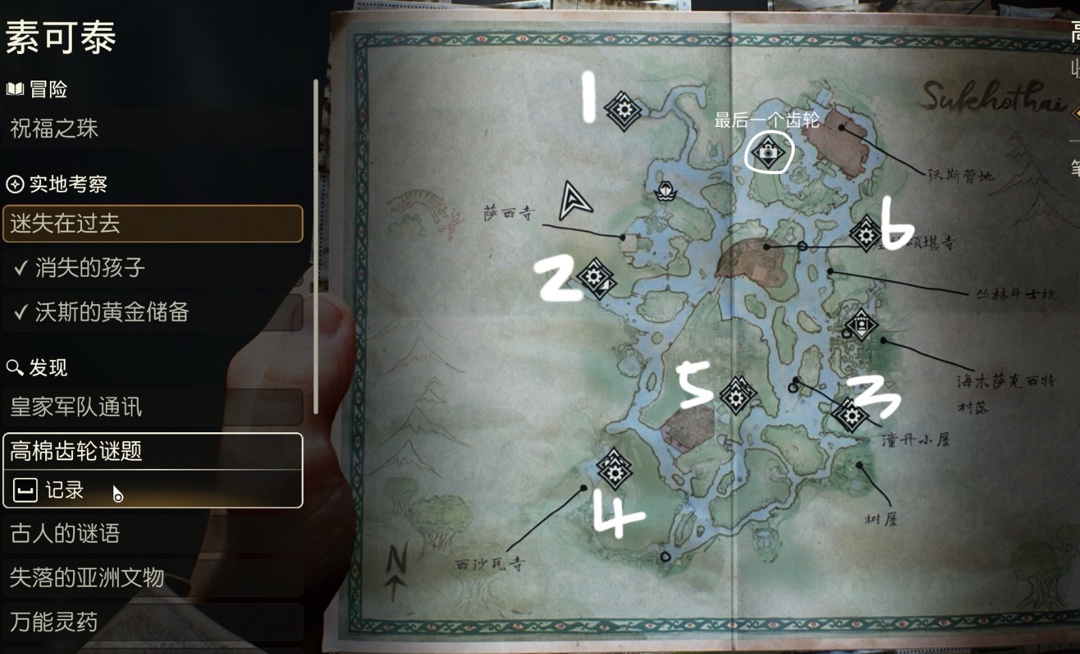Click the boat icon on the map
This screenshot has width=1080, height=654.
[x=663, y=191]
